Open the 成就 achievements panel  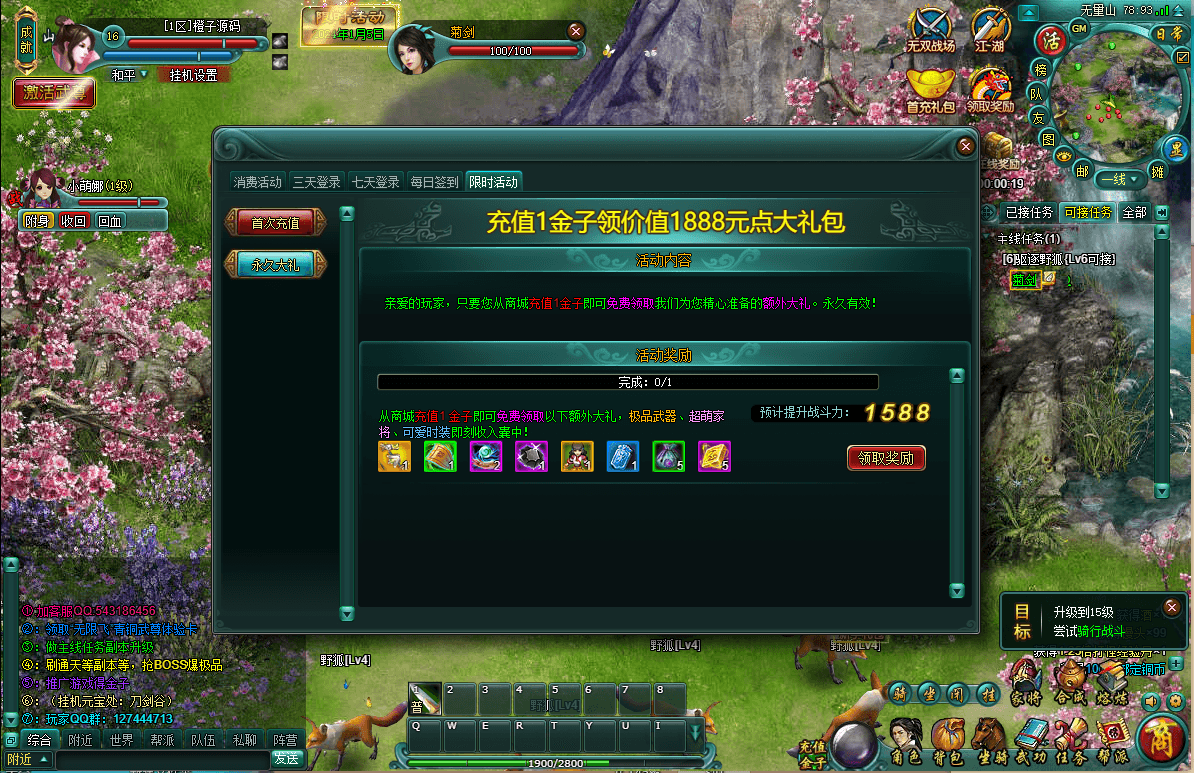pos(26,41)
